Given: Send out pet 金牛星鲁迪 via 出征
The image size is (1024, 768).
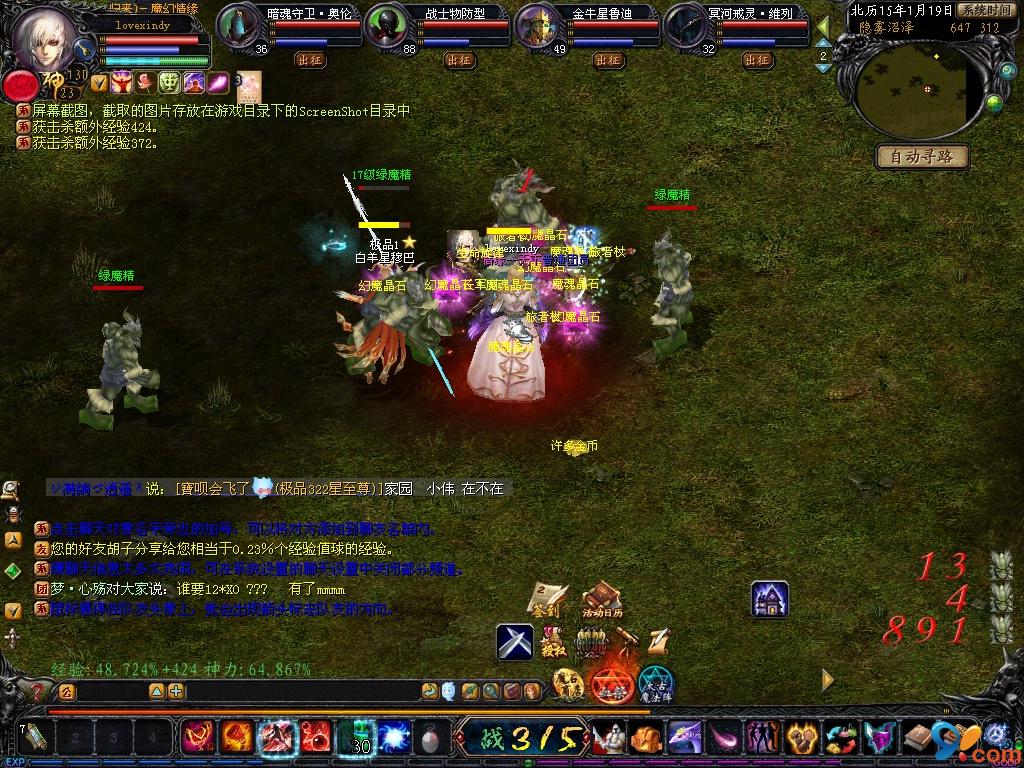Looking at the screenshot, I should (608, 60).
